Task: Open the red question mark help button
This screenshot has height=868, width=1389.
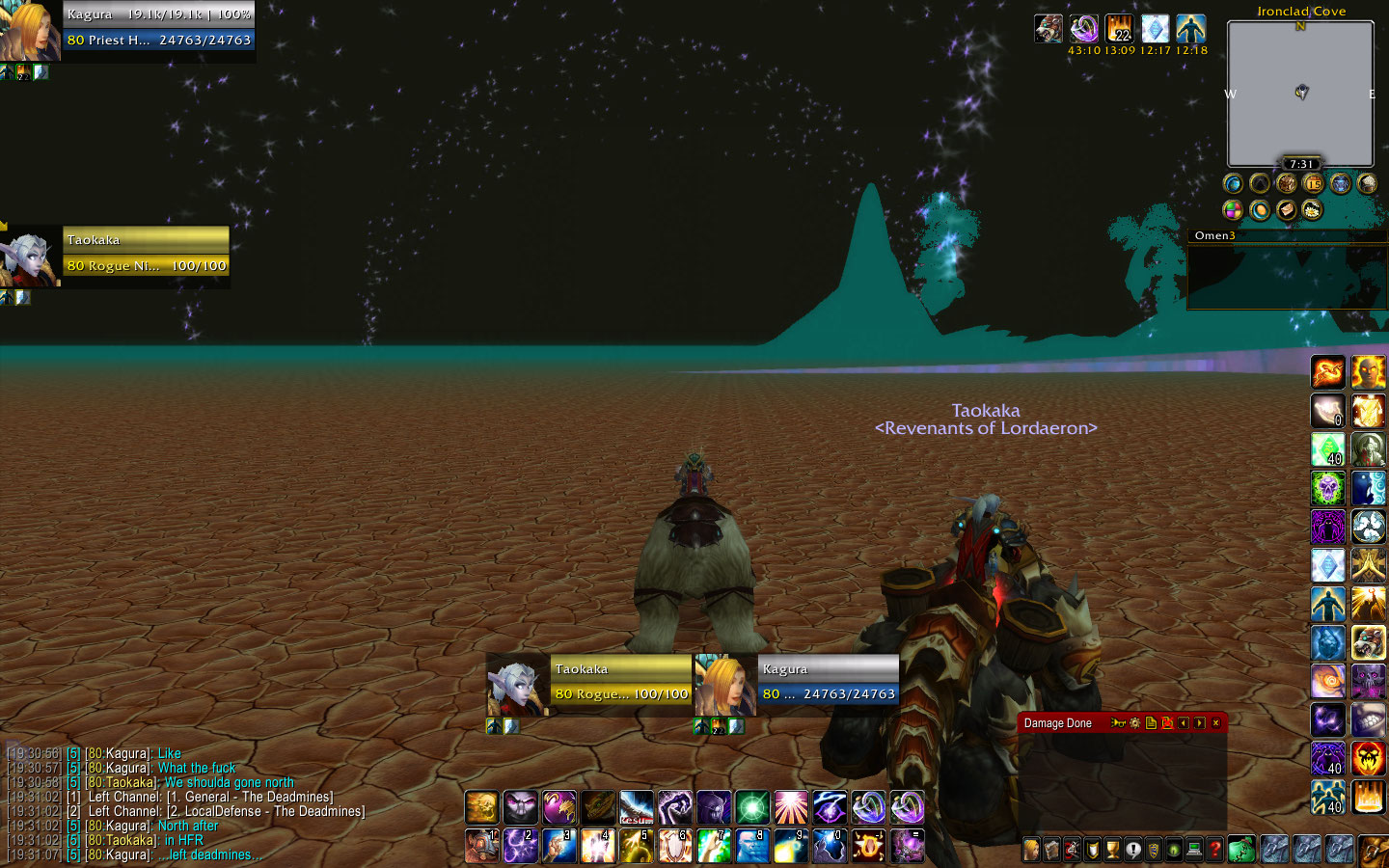Action: pyautogui.click(x=1215, y=850)
